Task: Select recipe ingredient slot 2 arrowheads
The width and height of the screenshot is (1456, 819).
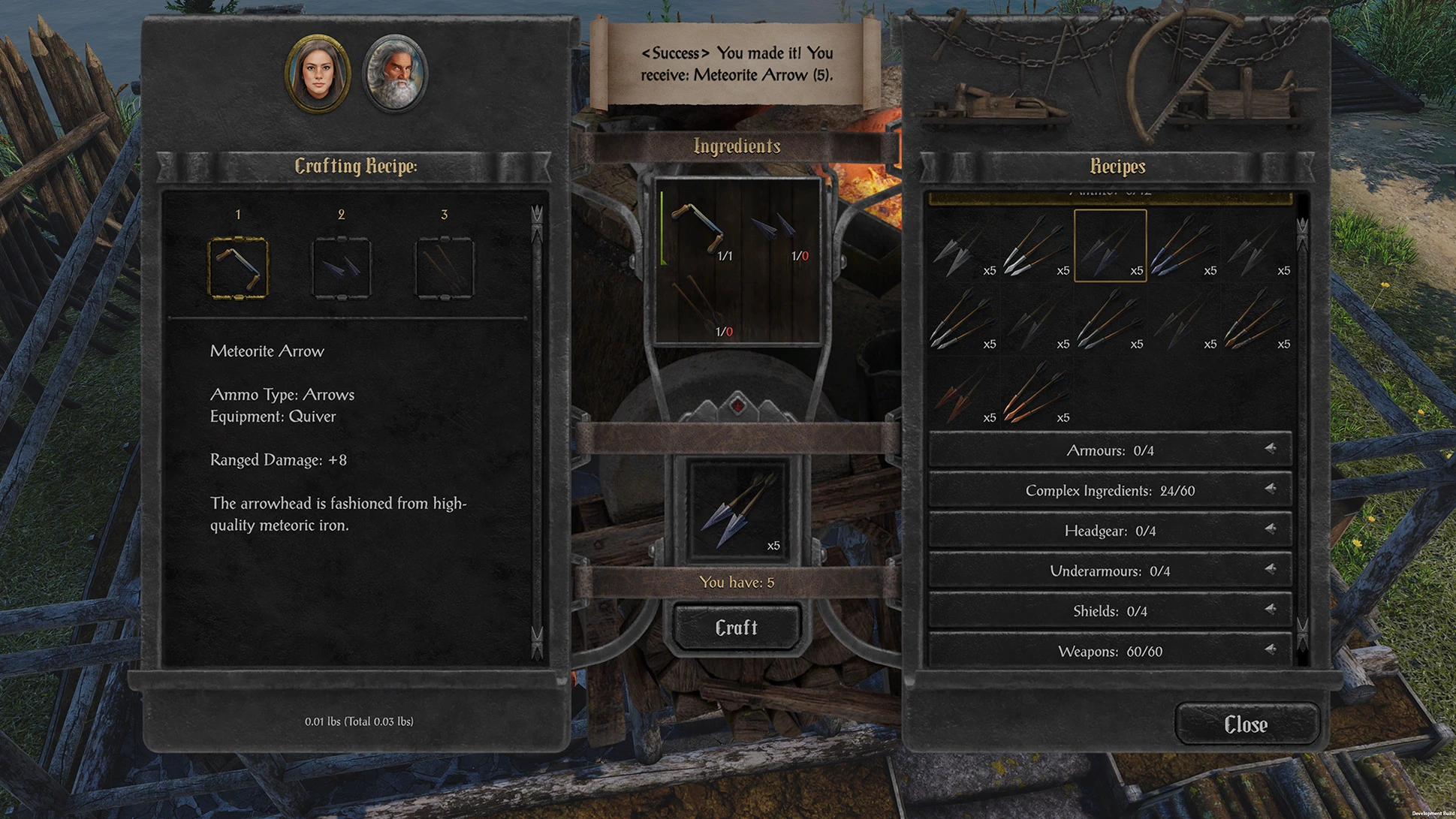Action: coord(341,268)
